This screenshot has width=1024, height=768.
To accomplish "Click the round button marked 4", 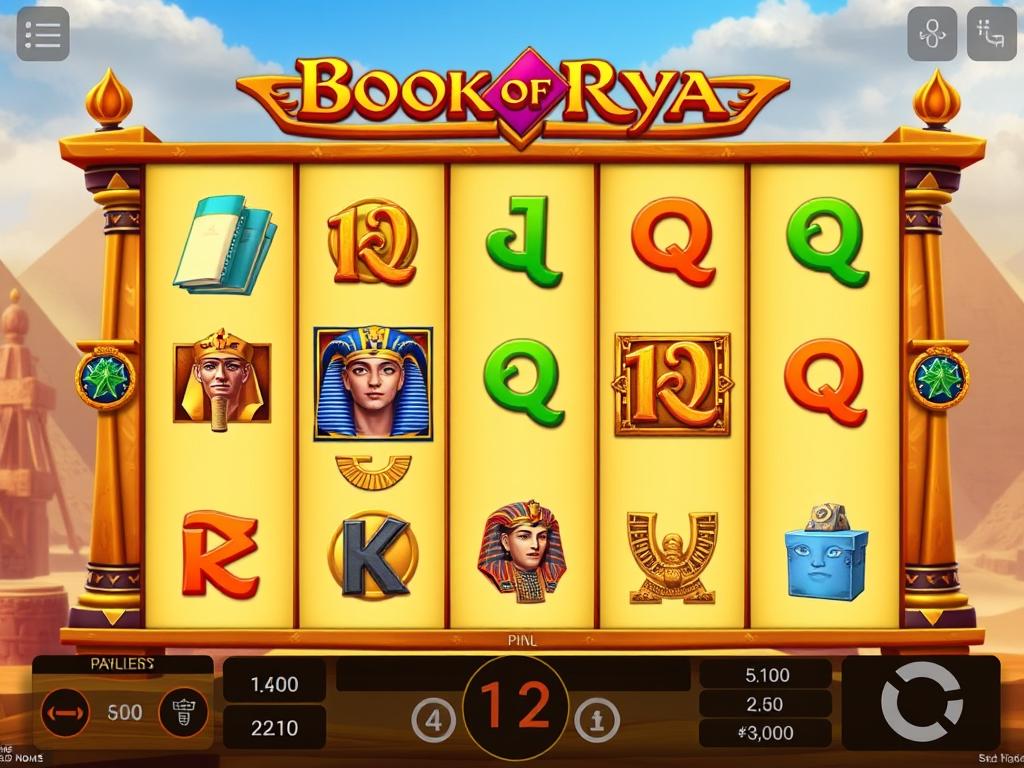I will coord(434,720).
